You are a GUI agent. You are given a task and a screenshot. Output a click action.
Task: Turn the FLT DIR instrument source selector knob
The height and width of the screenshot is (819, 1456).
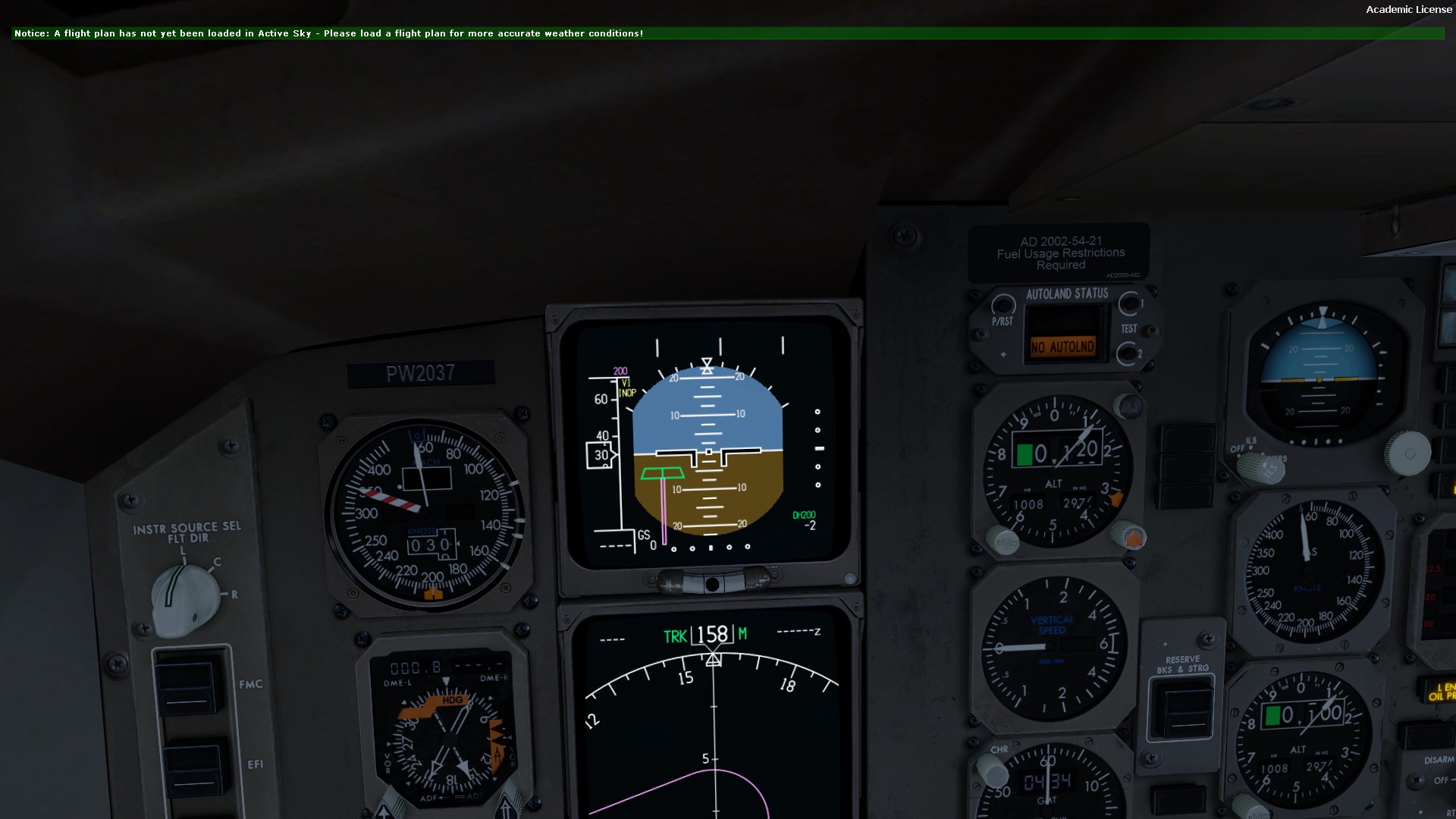tap(184, 596)
